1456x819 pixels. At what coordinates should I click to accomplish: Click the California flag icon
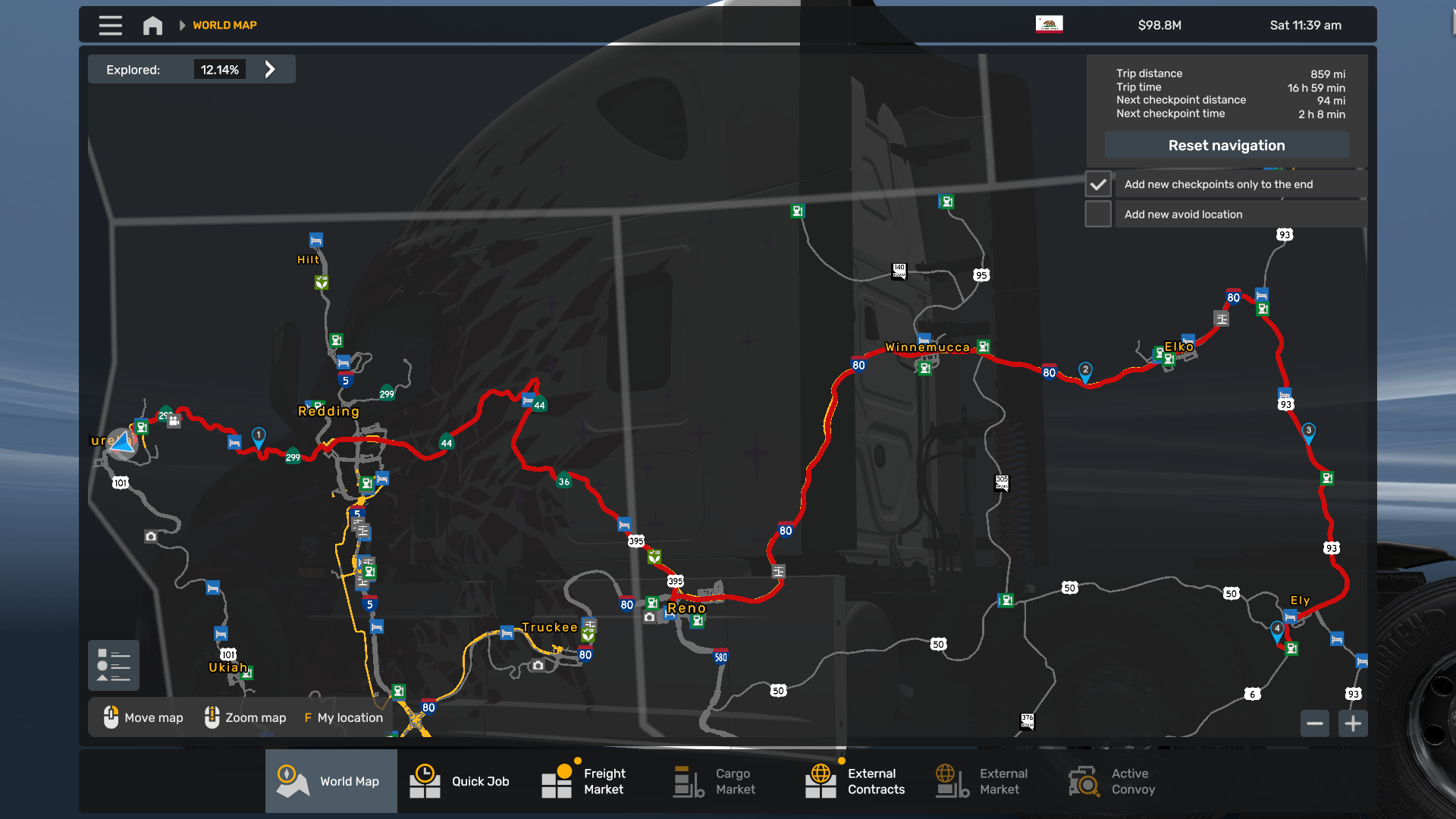[x=1049, y=24]
